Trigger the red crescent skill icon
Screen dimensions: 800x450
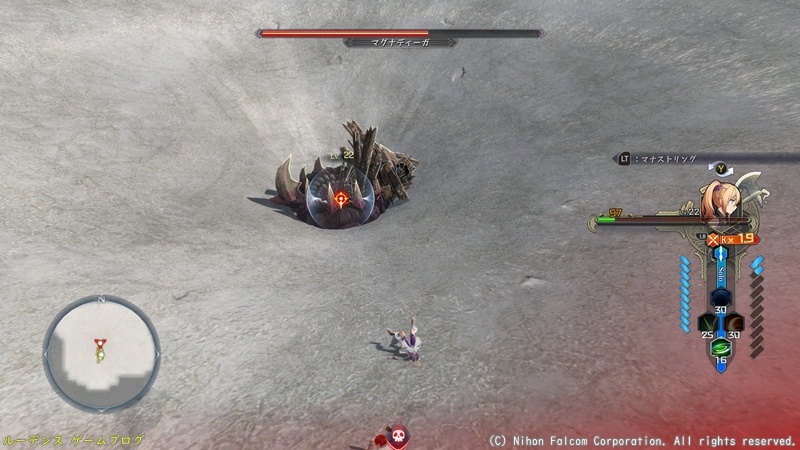735,324
